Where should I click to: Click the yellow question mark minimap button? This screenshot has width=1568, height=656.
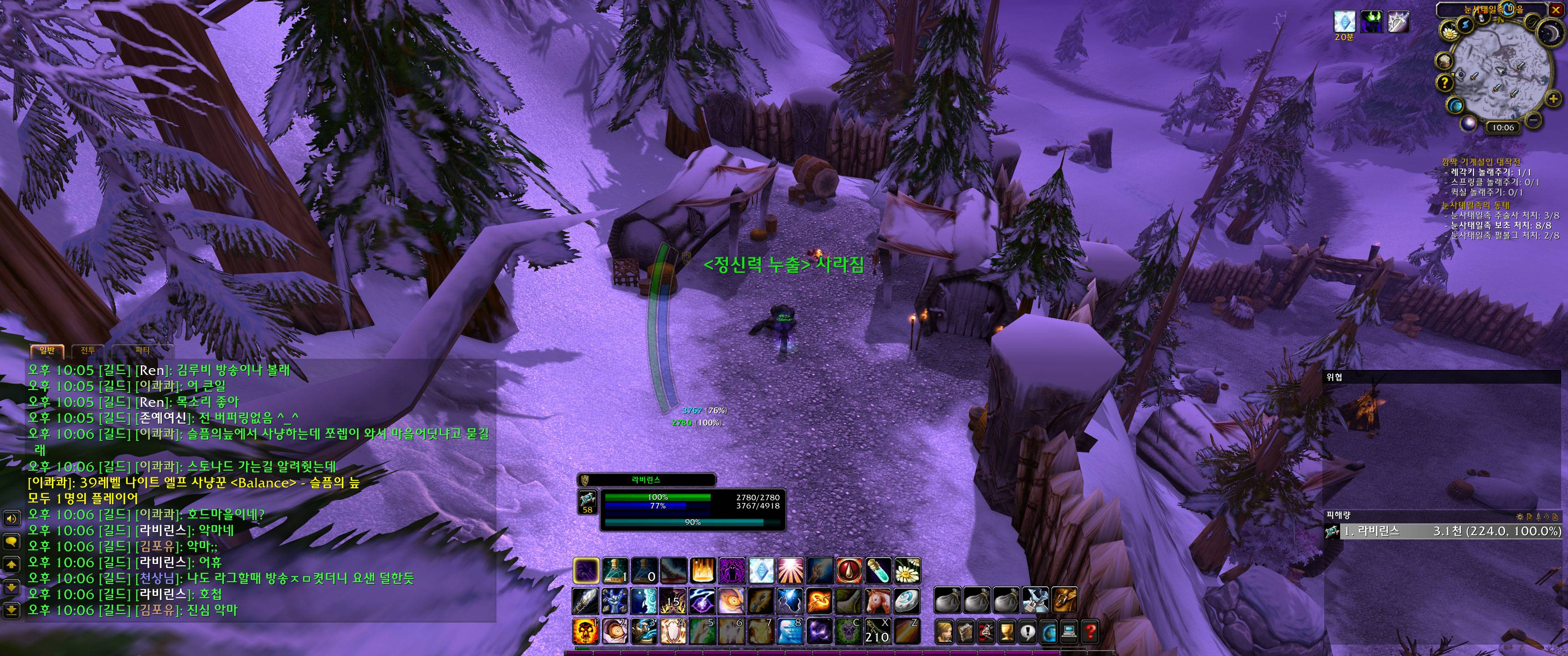[x=1445, y=83]
